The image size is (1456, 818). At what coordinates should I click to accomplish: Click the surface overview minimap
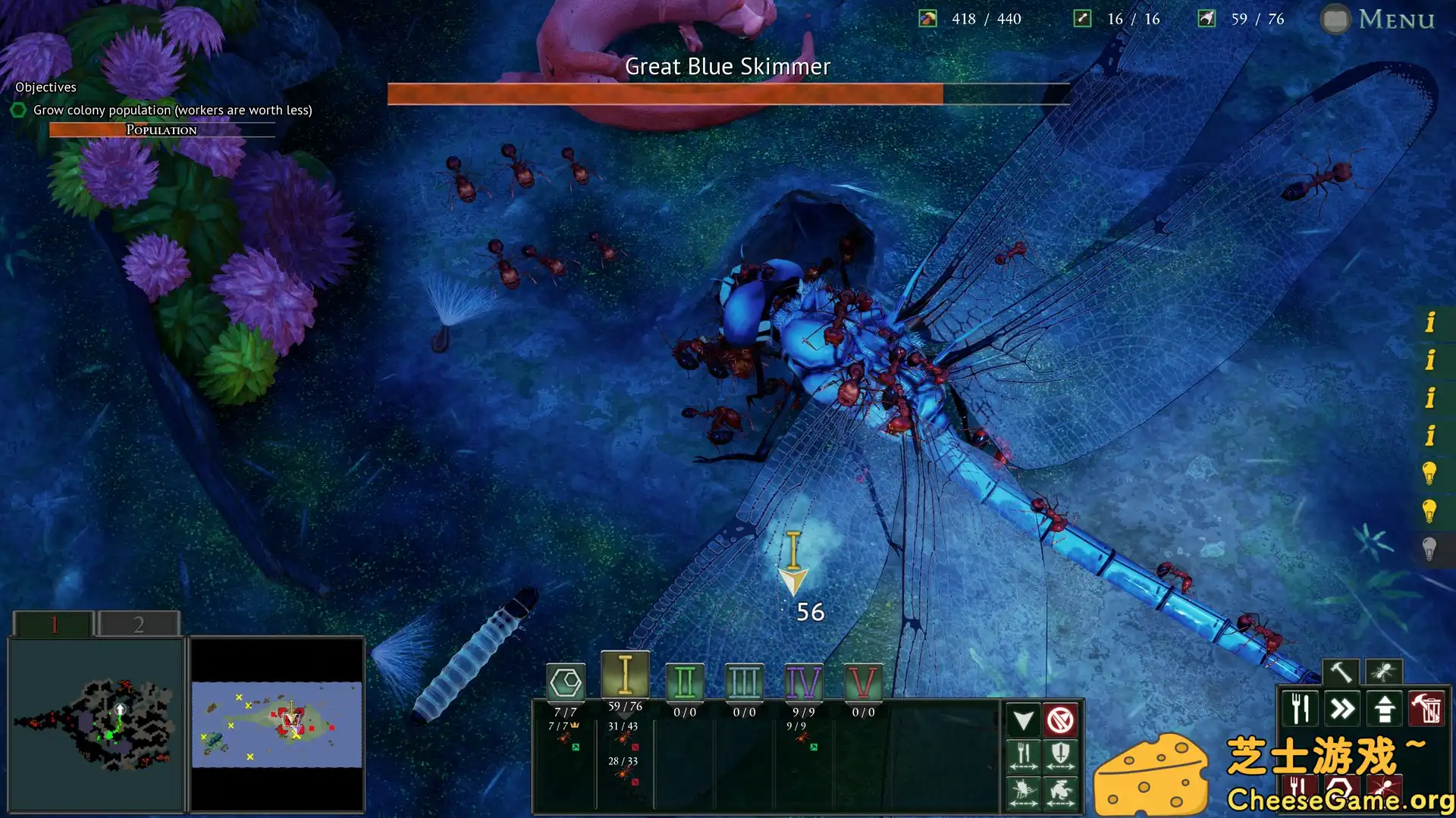click(276, 724)
